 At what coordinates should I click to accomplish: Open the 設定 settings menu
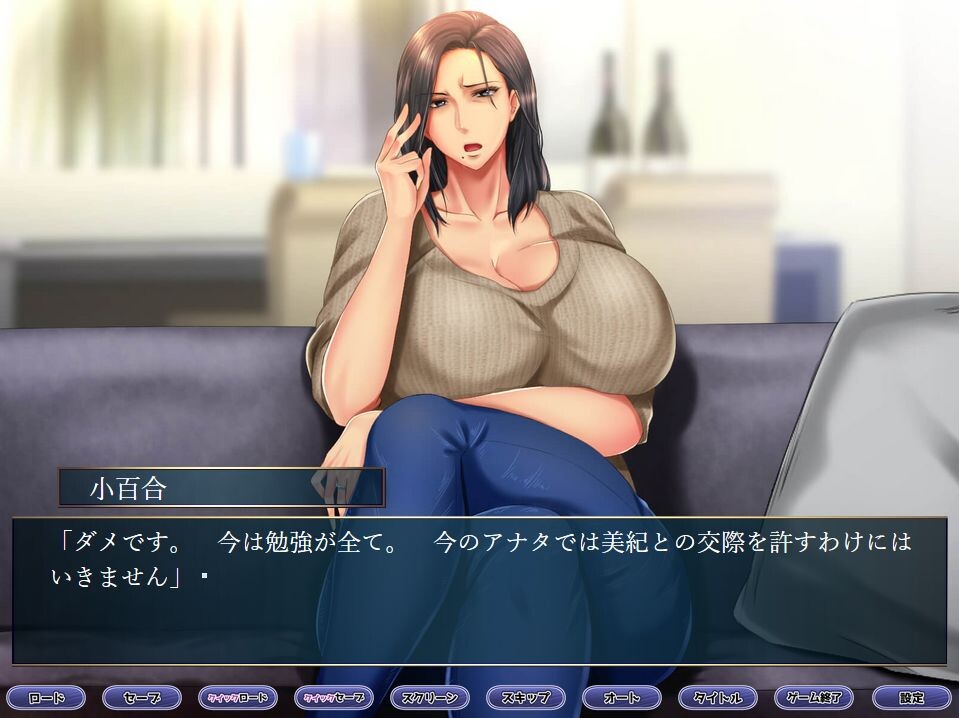coord(910,697)
